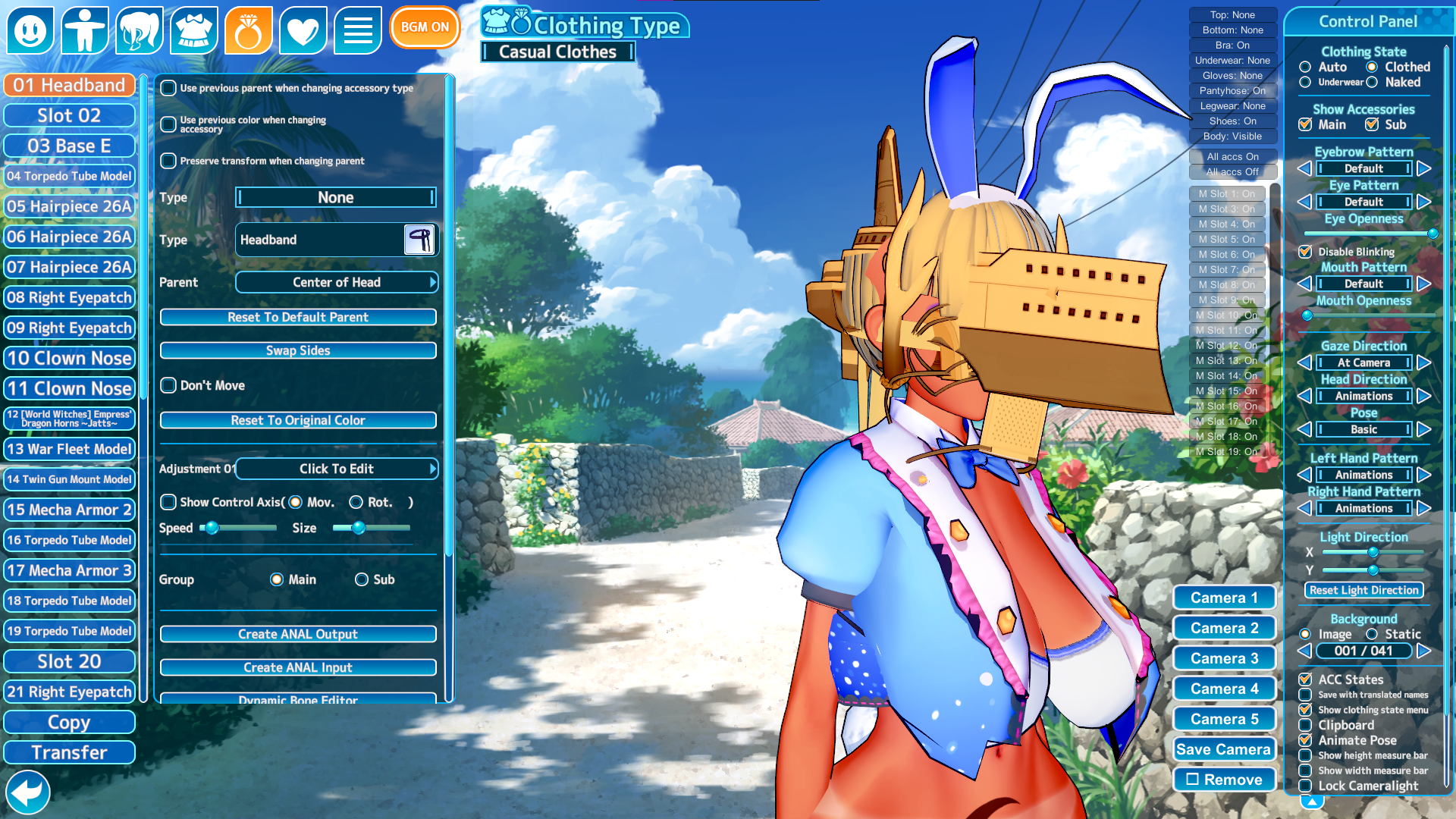Switch to Camera 3 view

1224,658
